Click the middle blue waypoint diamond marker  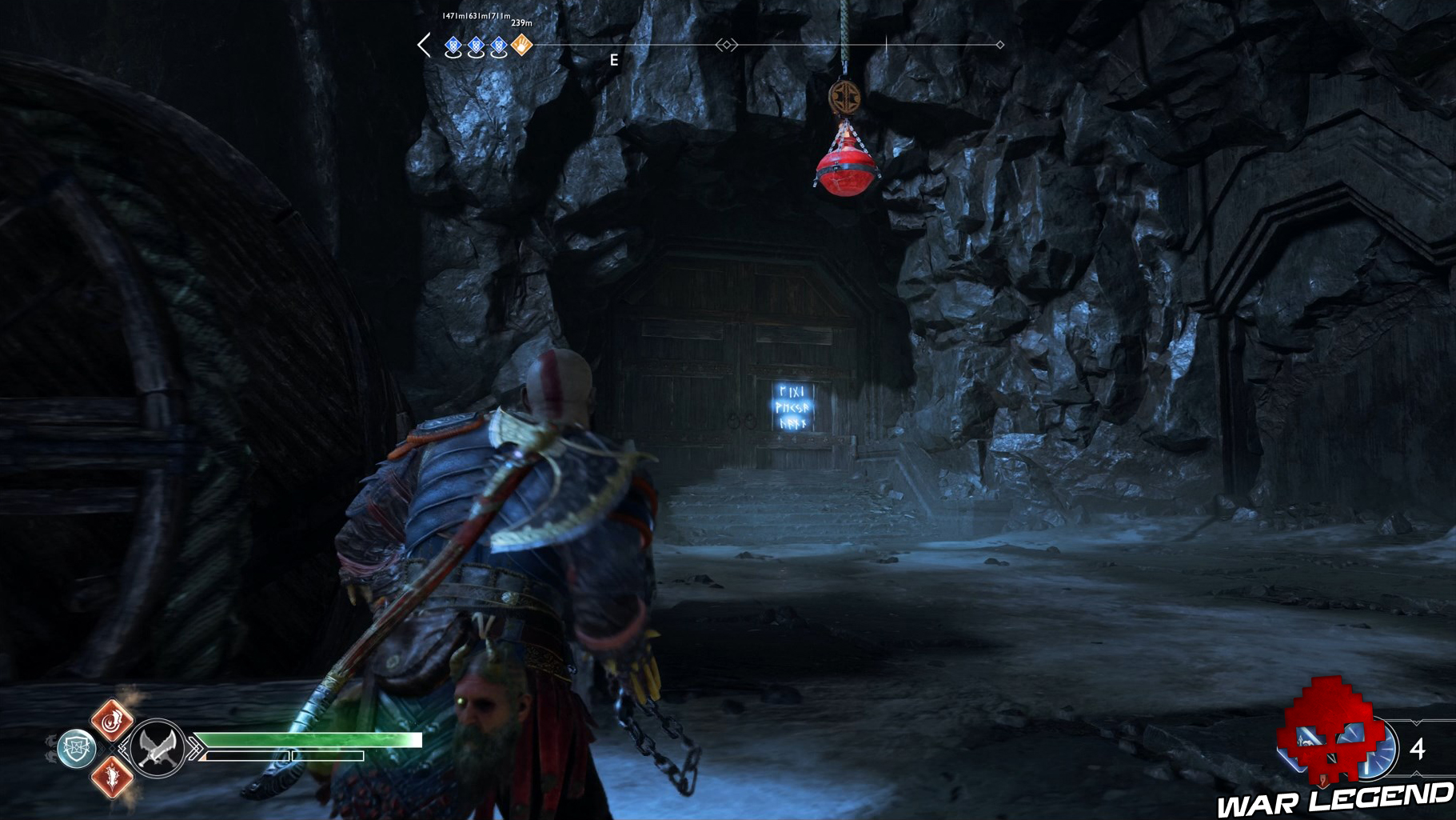tap(475, 46)
